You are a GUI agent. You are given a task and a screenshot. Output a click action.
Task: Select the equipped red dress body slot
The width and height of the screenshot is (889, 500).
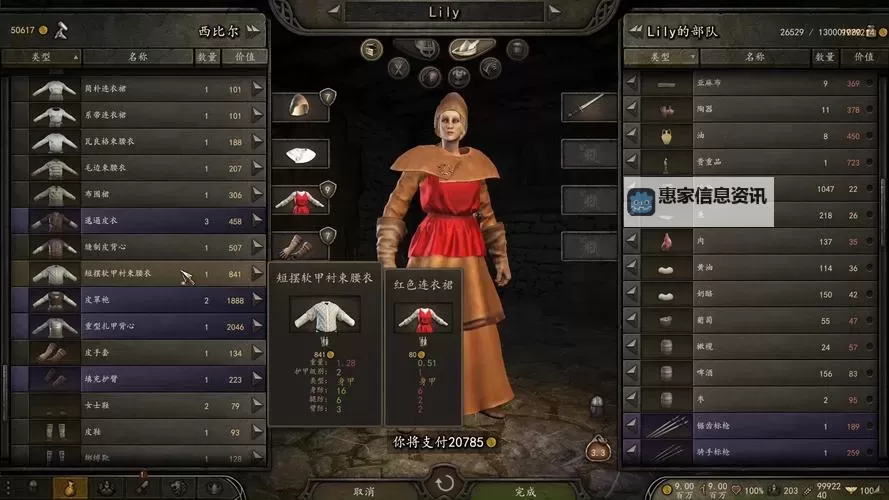coord(299,199)
